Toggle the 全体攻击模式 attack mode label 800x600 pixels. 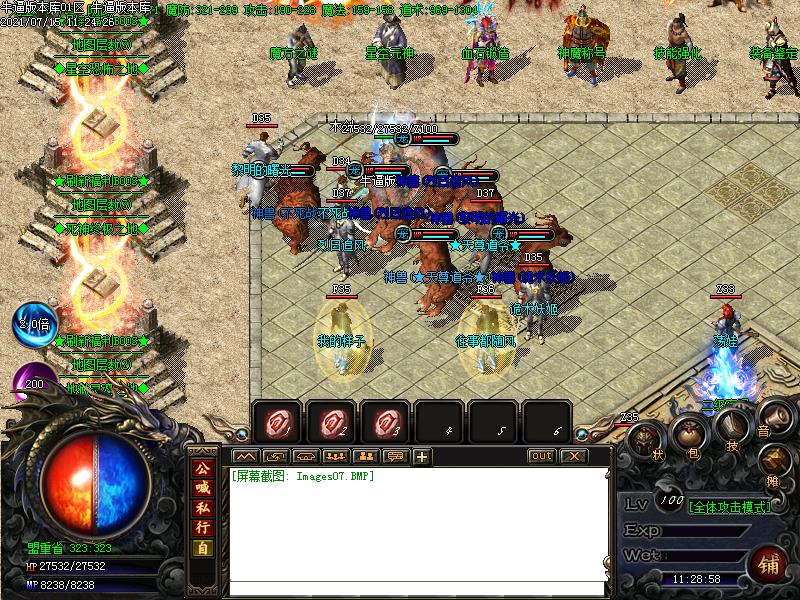click(x=730, y=507)
